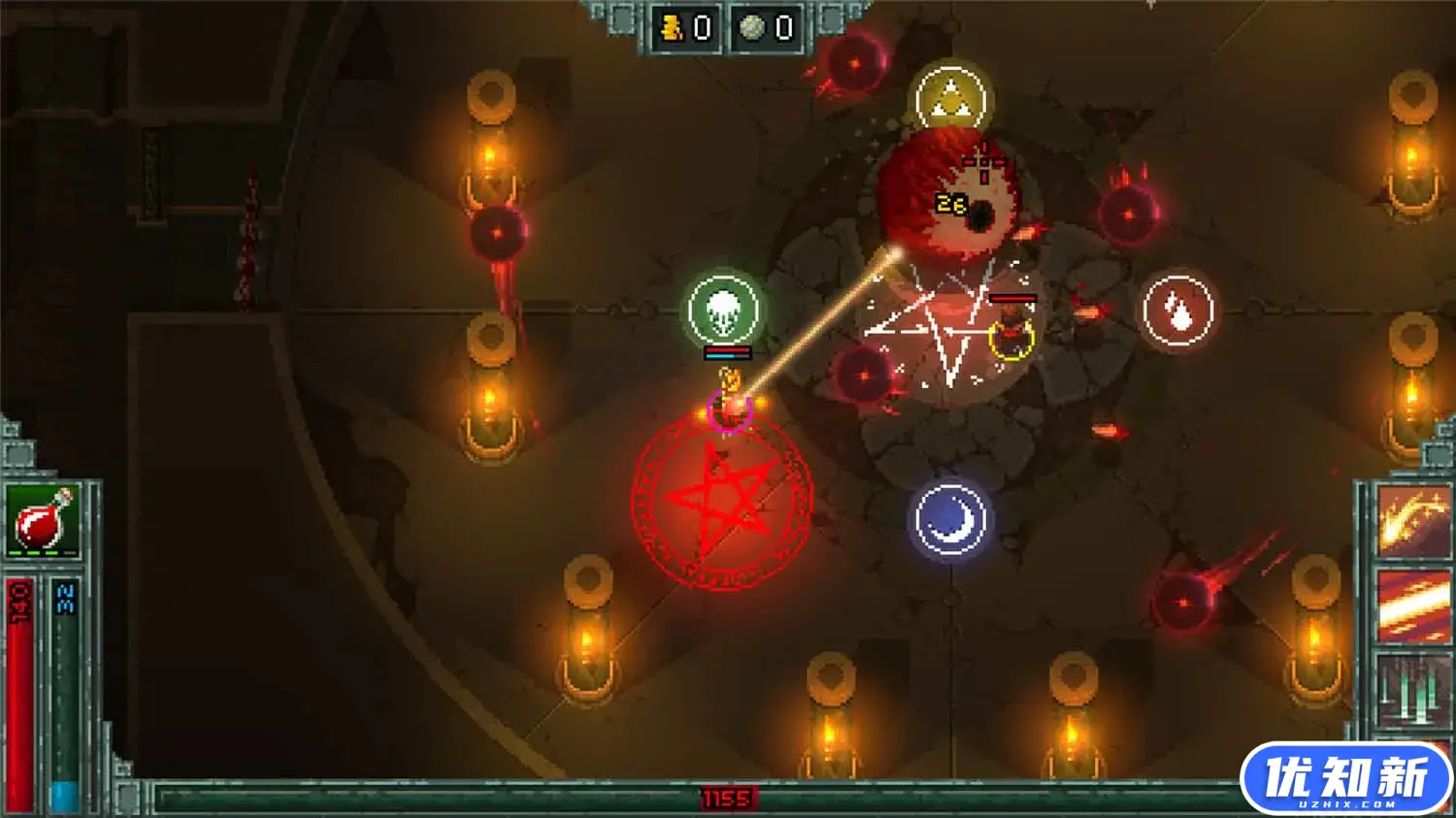Click the blue watermark logo
This screenshot has width=1456, height=818.
(x=1345, y=779)
